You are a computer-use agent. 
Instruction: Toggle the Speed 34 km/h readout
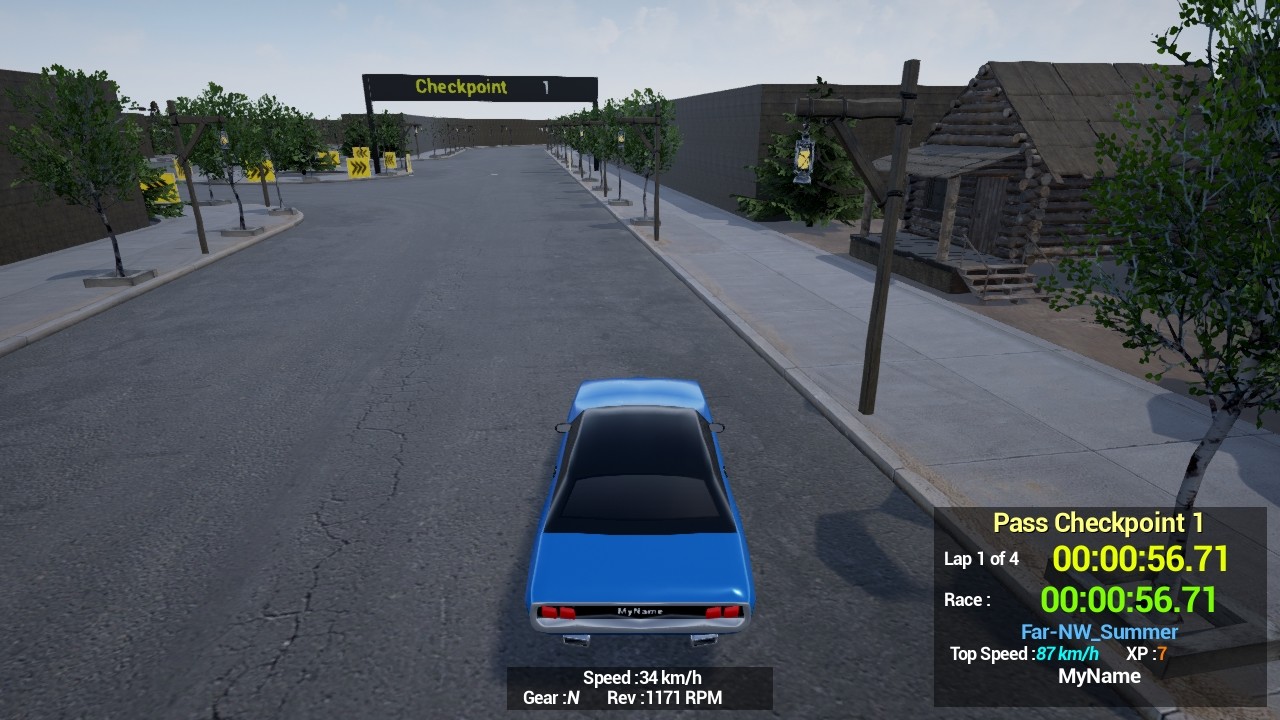point(641,675)
